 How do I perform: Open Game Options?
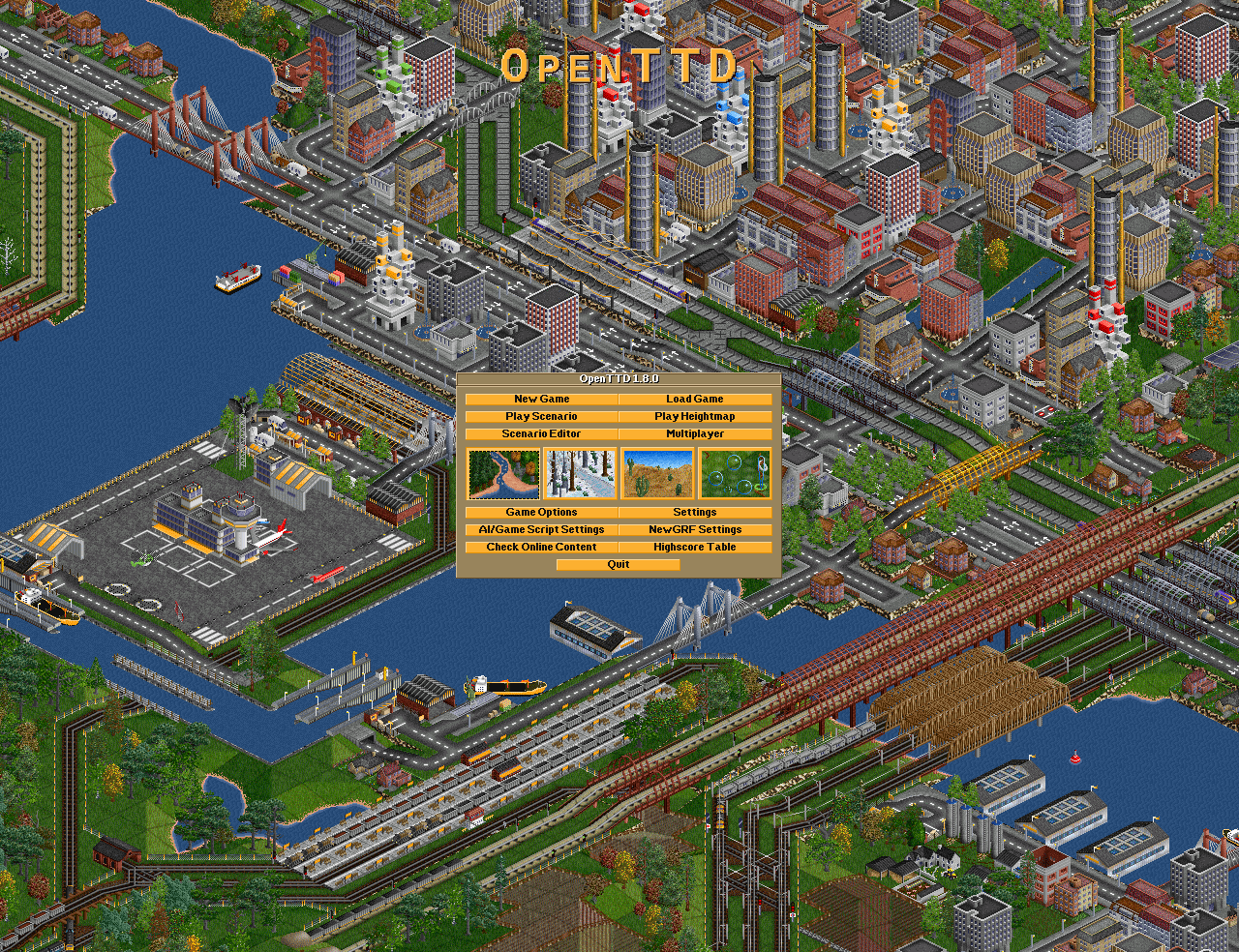[x=541, y=512]
